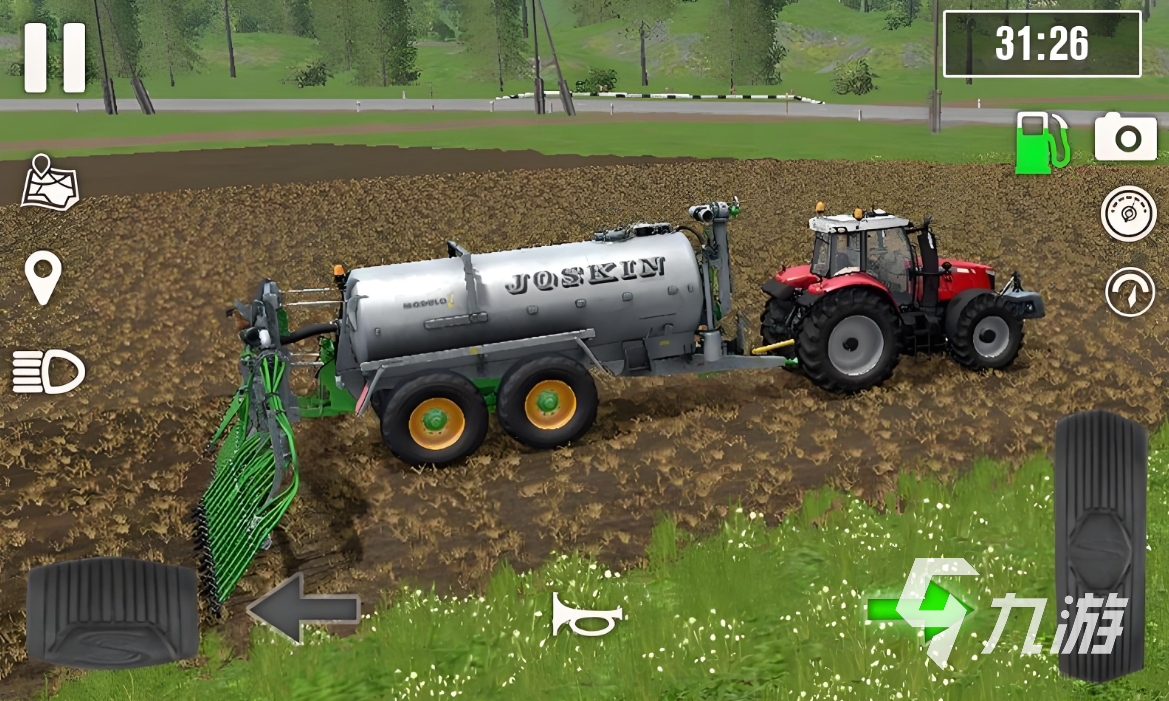This screenshot has height=701, width=1169.
Task: Tap the location pin marker icon
Action: (x=43, y=277)
